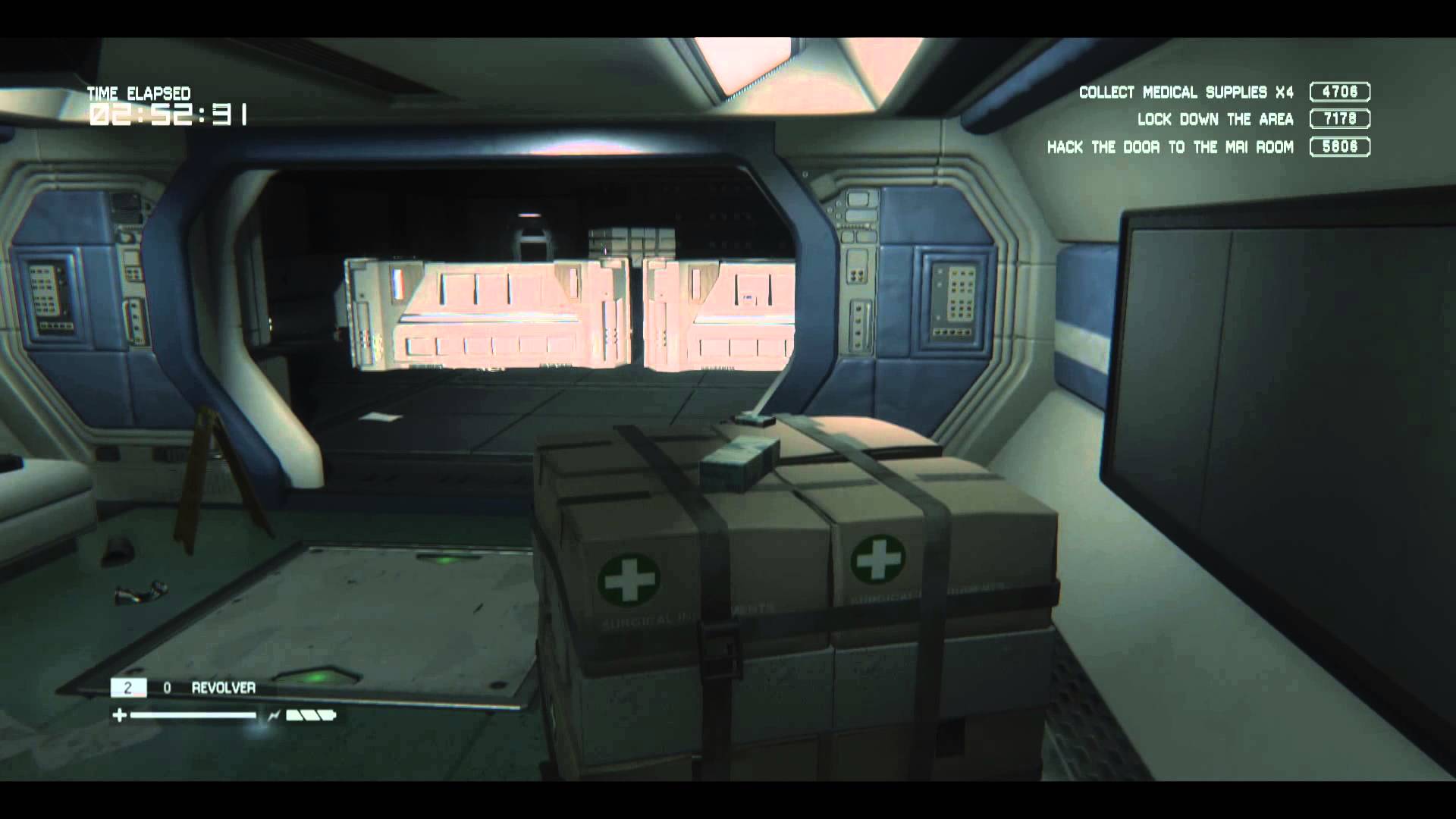The height and width of the screenshot is (819, 1456).
Task: Select the Collect Medical Supplies objective
Action: (1185, 93)
